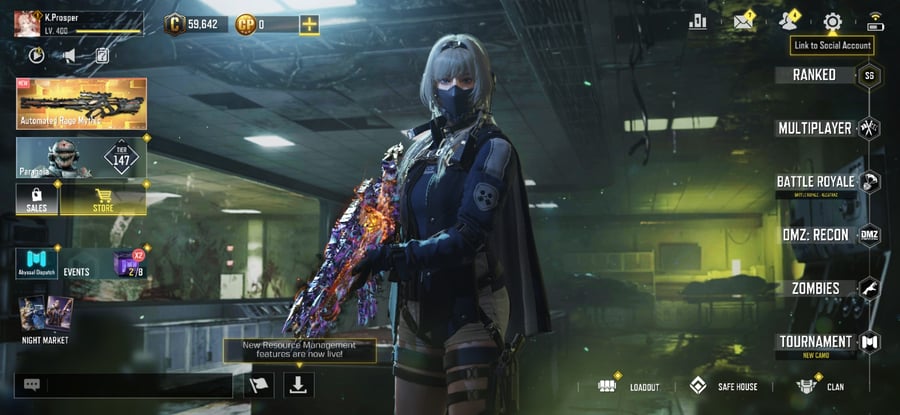Open the Night Market

point(45,320)
